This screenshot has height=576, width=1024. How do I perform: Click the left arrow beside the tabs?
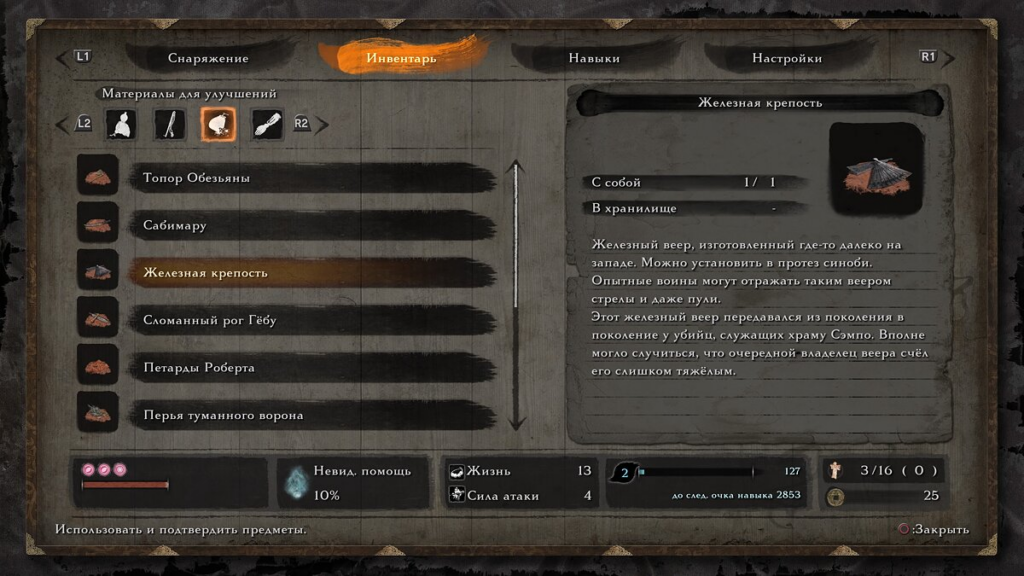coord(63,58)
